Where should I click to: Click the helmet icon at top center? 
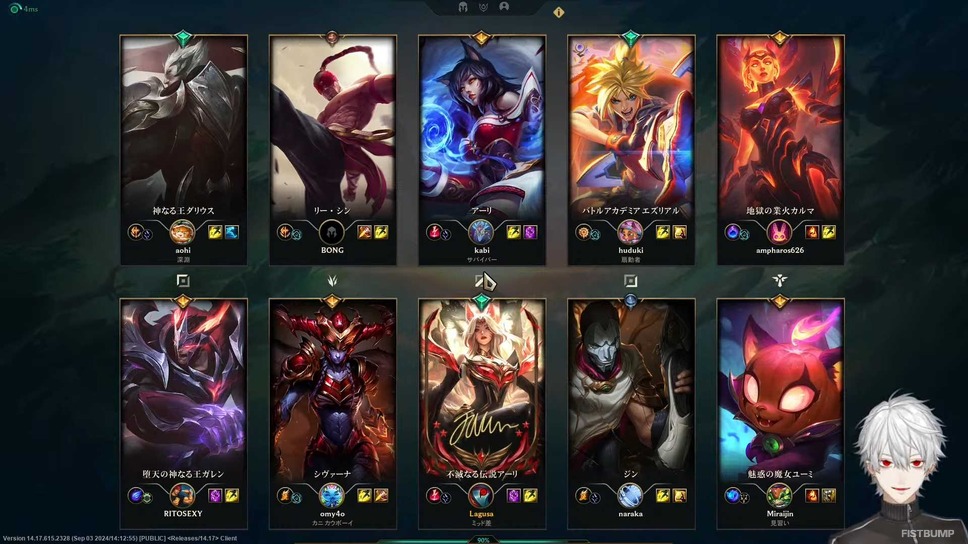point(465,6)
